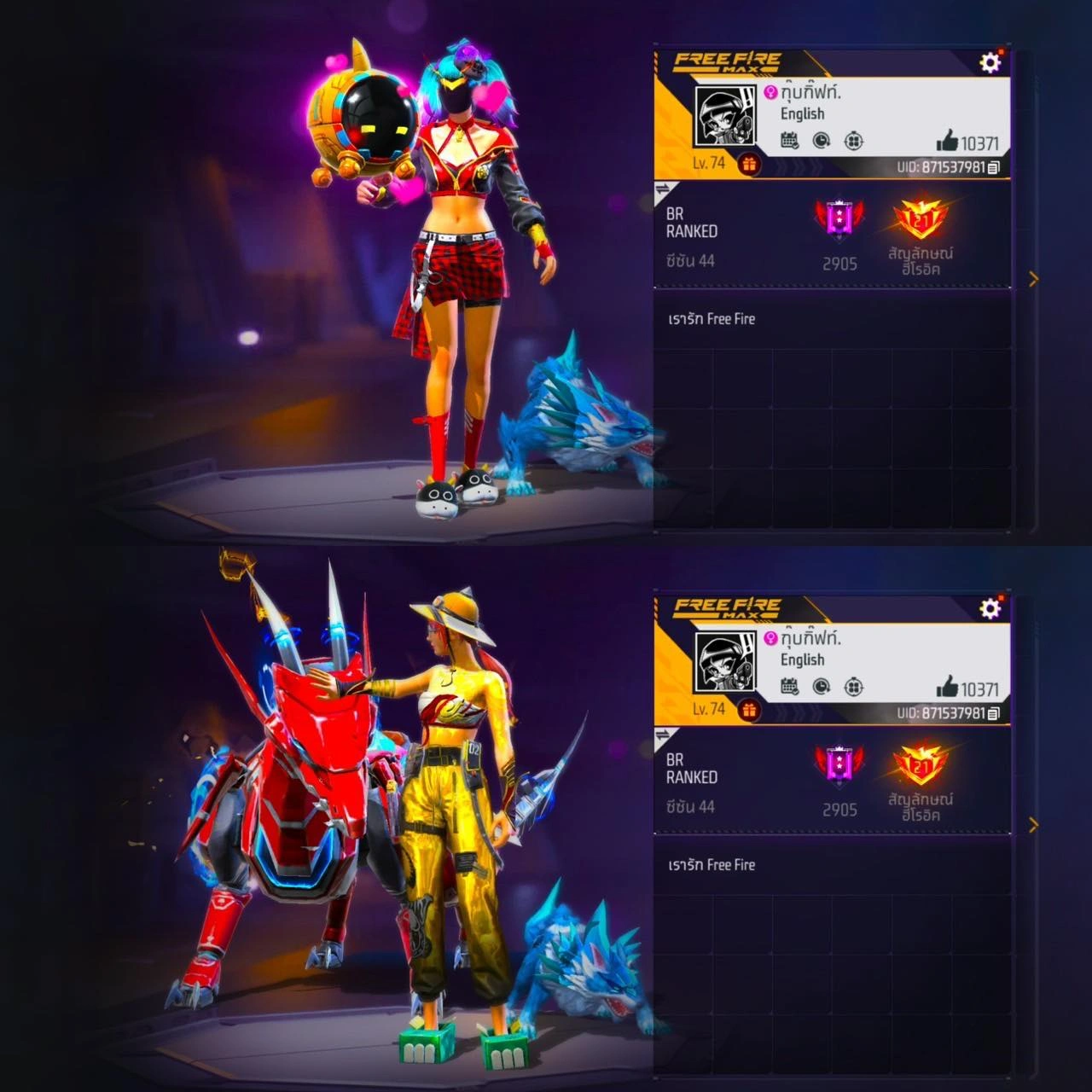Open settings gear in the lower profile card
Viewport: 1092px width, 1092px height.
[x=990, y=608]
